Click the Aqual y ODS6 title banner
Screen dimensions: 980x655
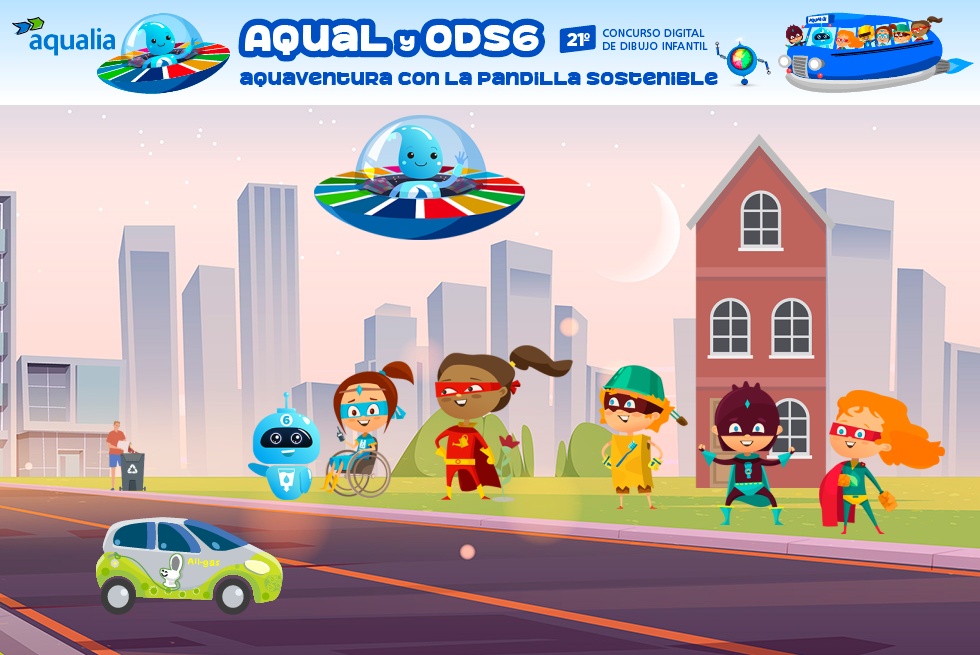pos(392,40)
